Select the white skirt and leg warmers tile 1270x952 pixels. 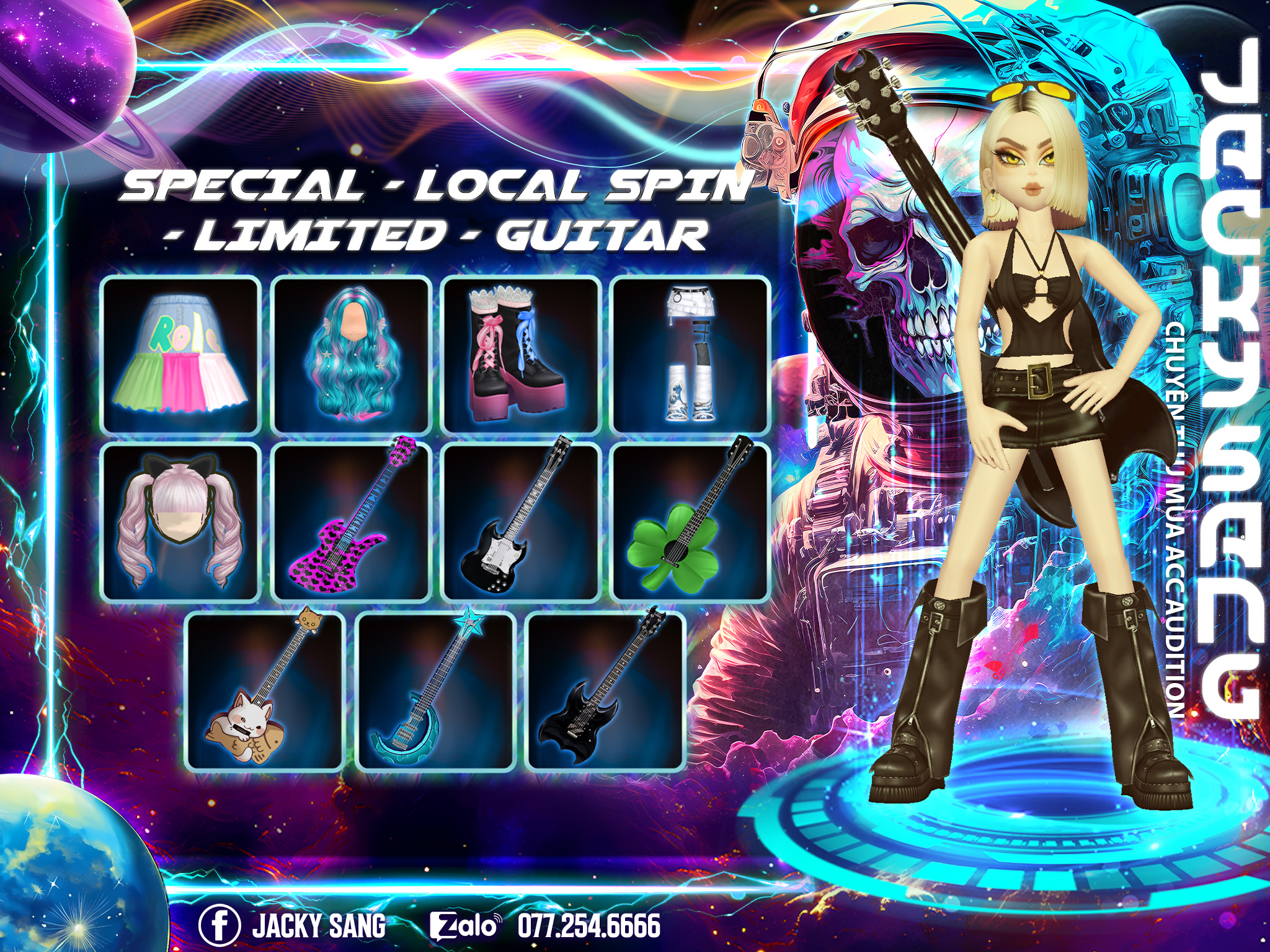(691, 355)
